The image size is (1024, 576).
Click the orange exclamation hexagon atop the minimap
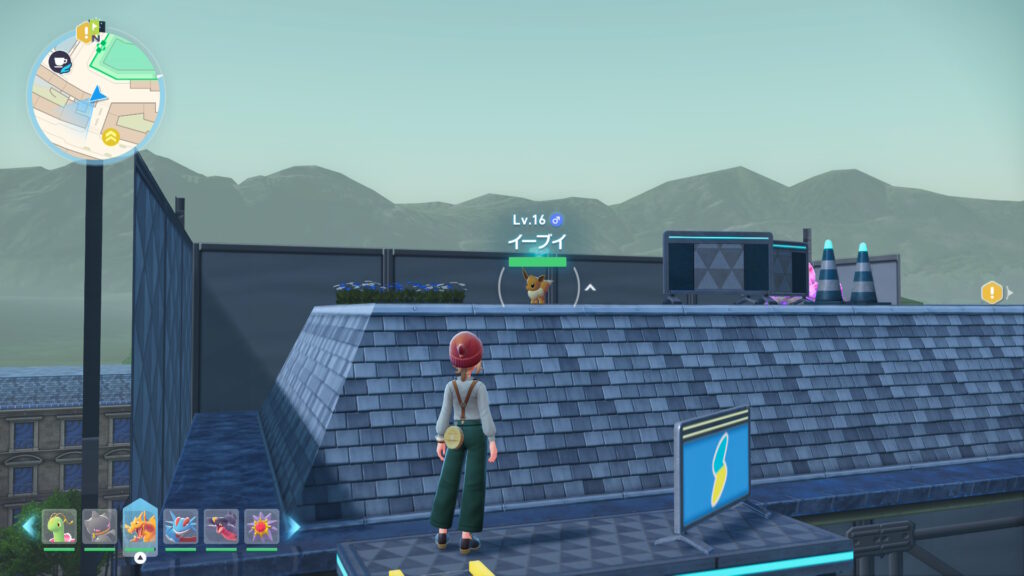(84, 32)
